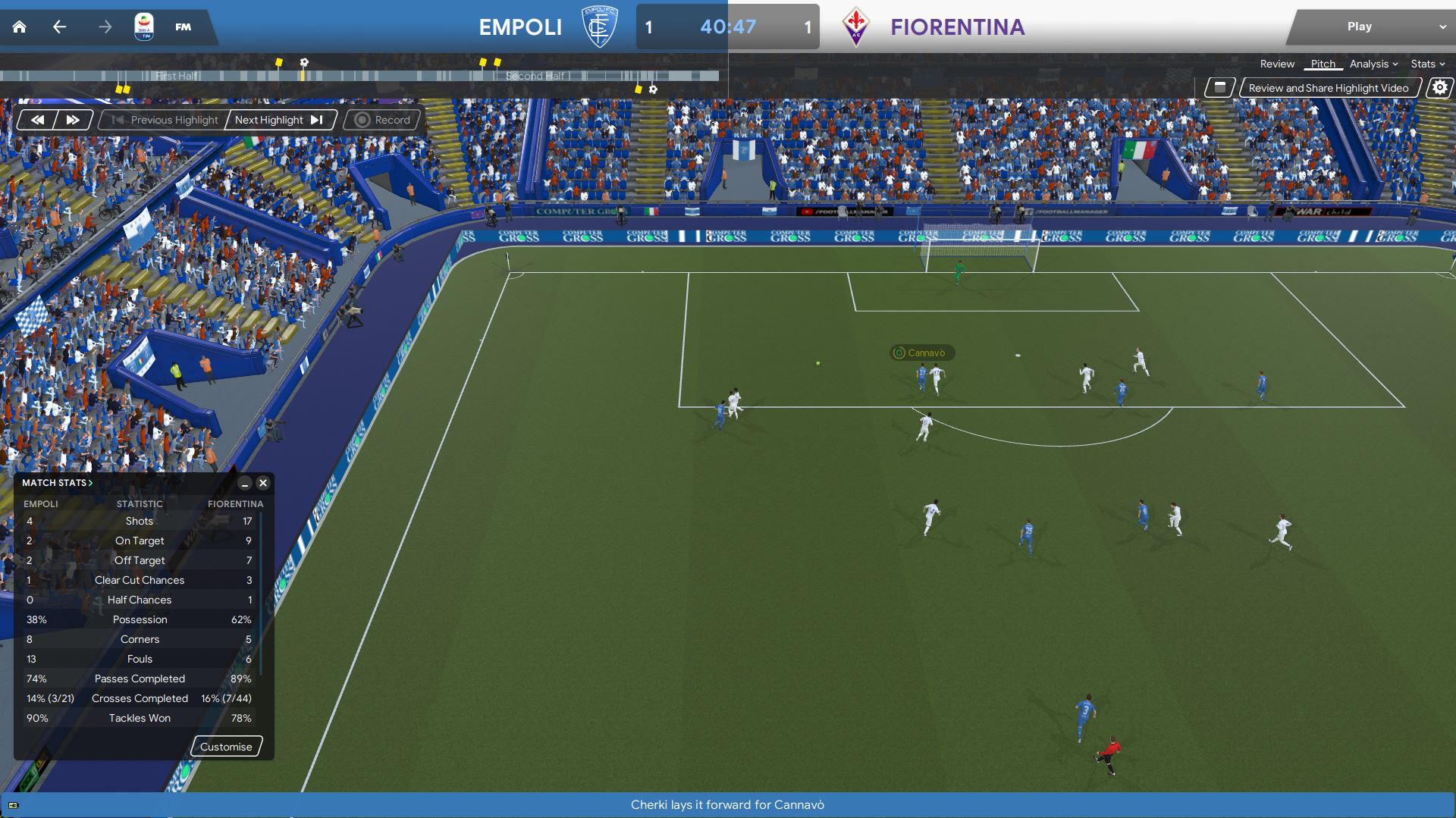Switch to the Review tab
This screenshot has height=818, width=1456.
[x=1277, y=64]
